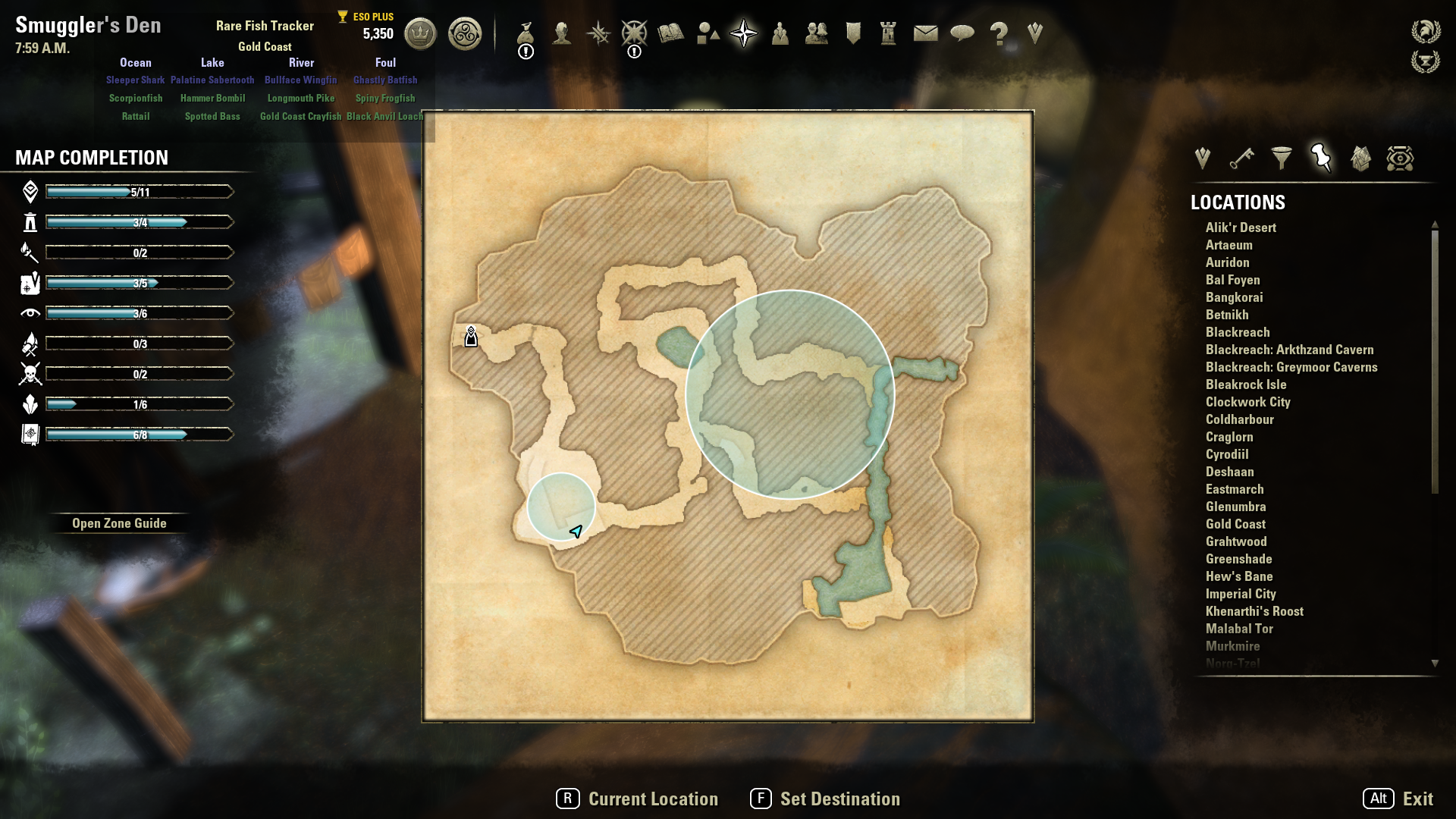
Task: Choose Khenarthi's Roost from Locations
Action: tap(1254, 611)
